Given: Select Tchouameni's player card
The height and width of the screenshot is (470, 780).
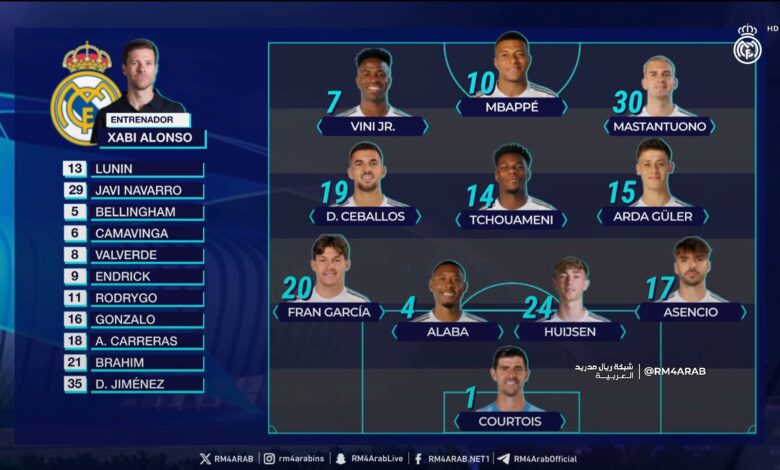Looking at the screenshot, I should click(511, 219).
